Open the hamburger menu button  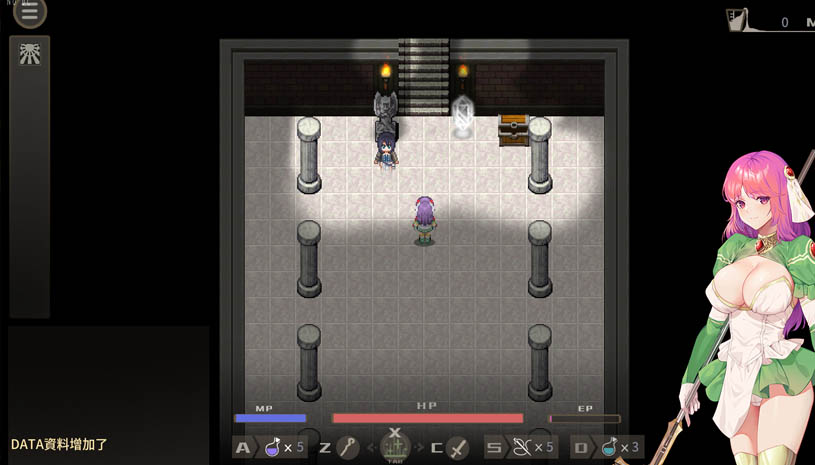pyautogui.click(x=29, y=12)
